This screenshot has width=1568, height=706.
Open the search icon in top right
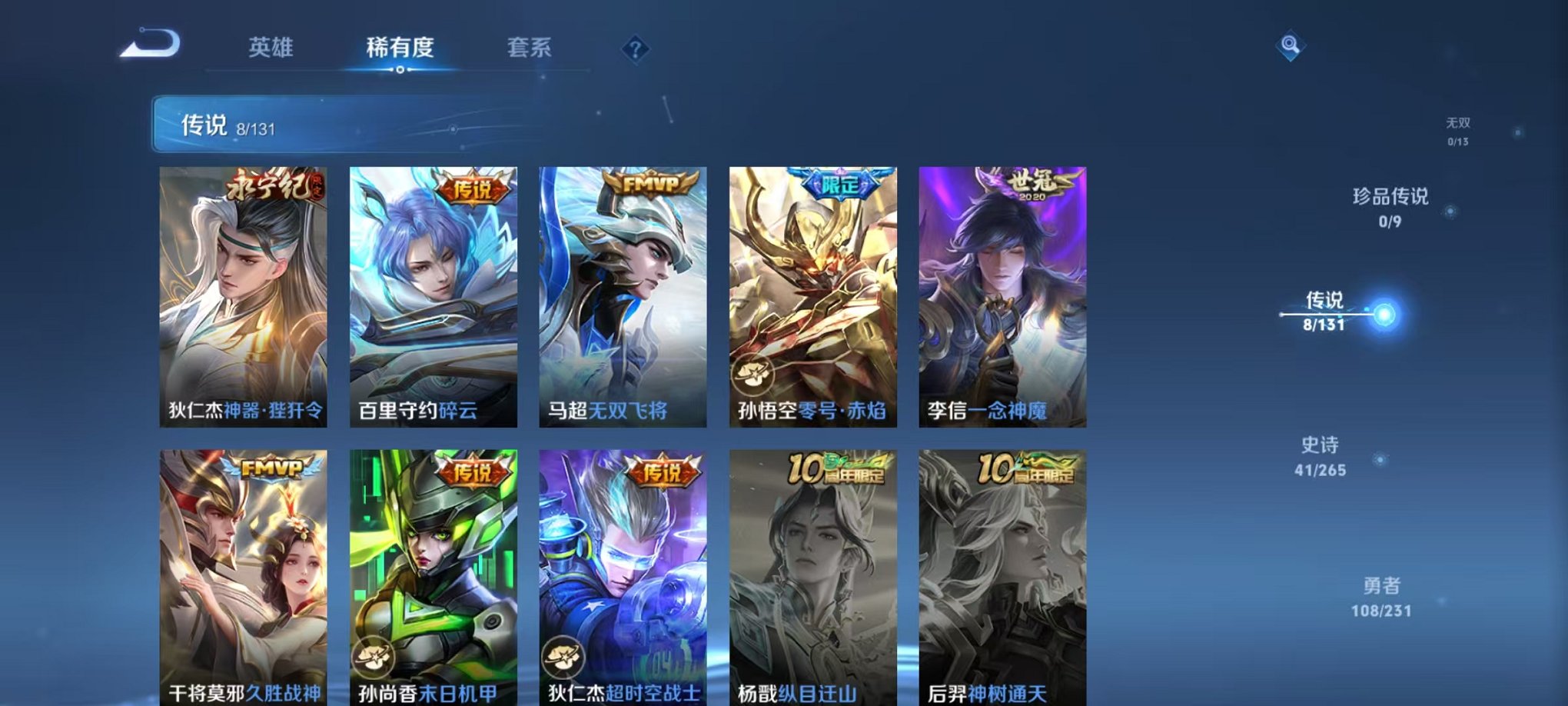[1290, 46]
